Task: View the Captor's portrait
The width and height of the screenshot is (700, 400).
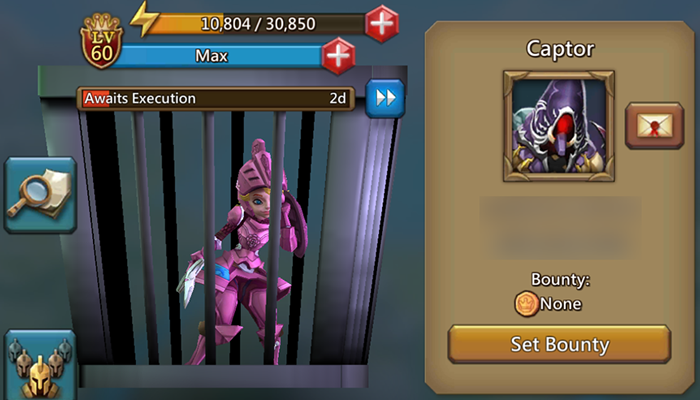Action: 559,125
